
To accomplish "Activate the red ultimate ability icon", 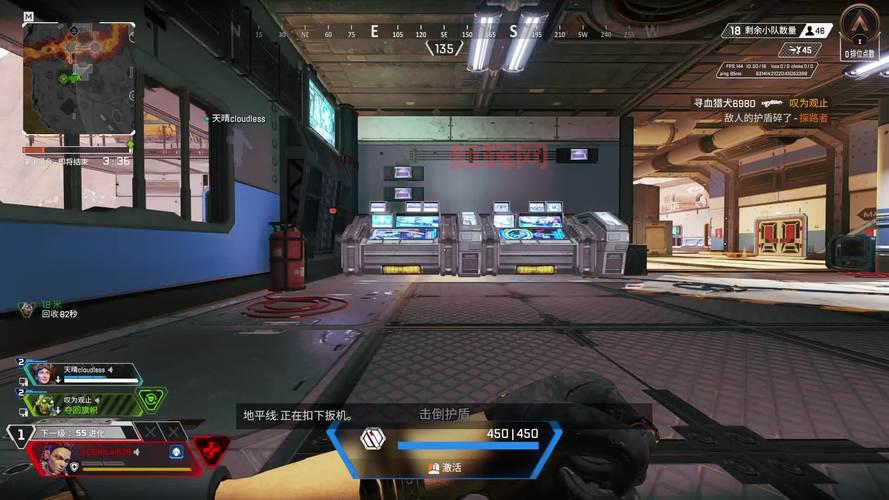I will (210, 451).
